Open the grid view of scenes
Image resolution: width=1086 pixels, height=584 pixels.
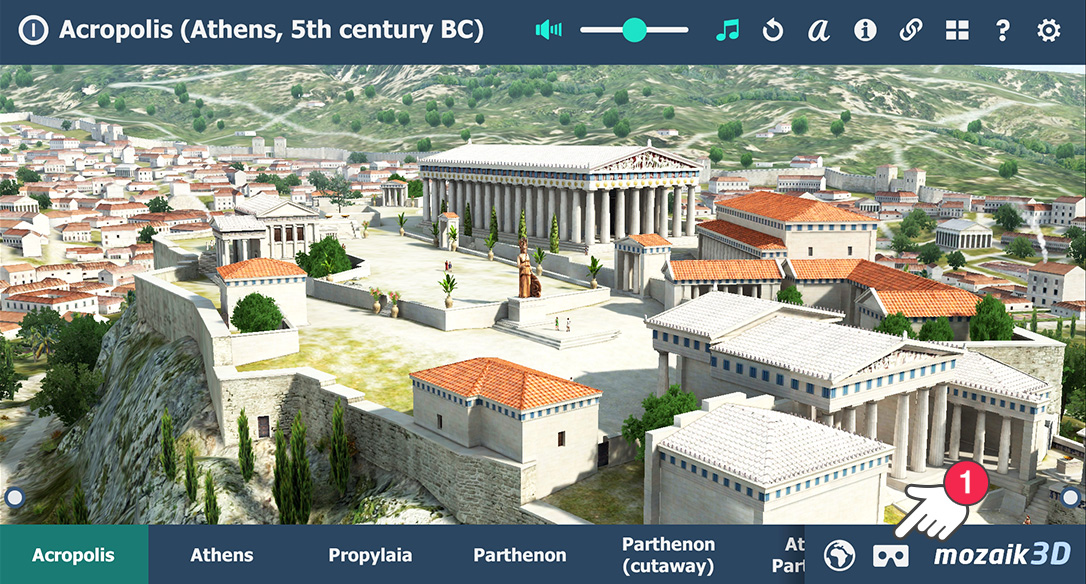(957, 30)
